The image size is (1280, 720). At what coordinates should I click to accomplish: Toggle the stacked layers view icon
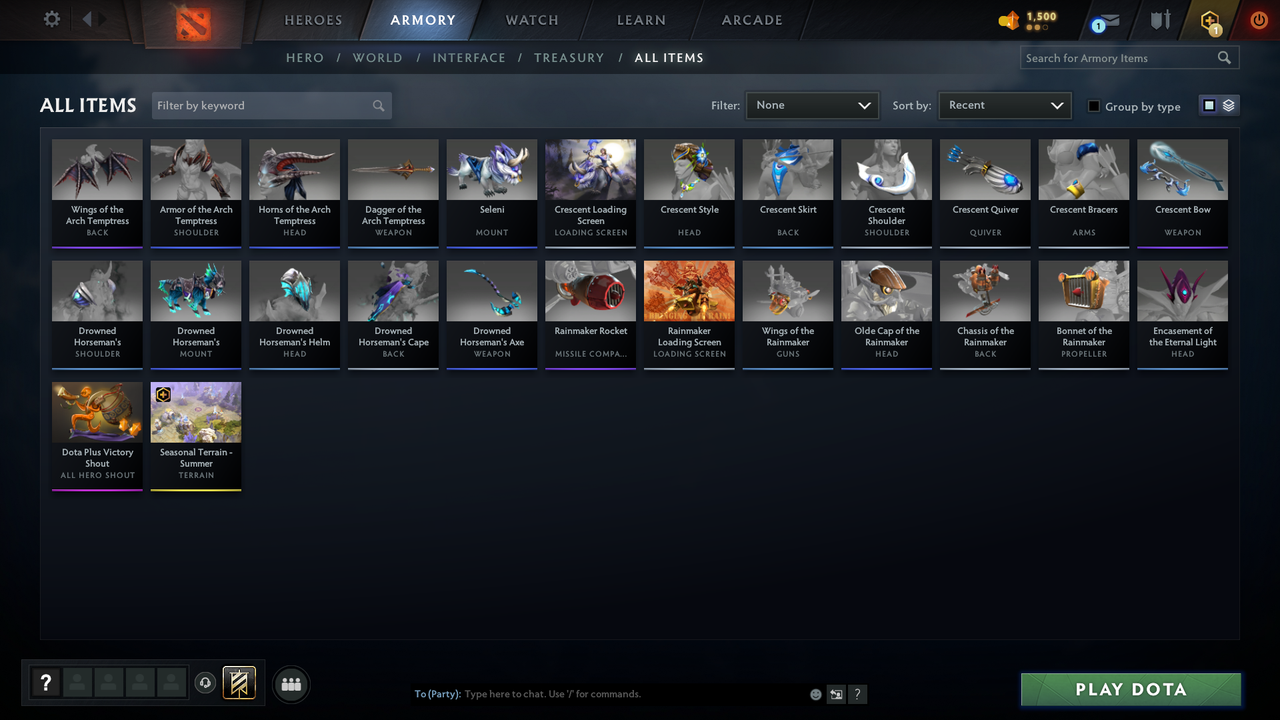(1228, 104)
